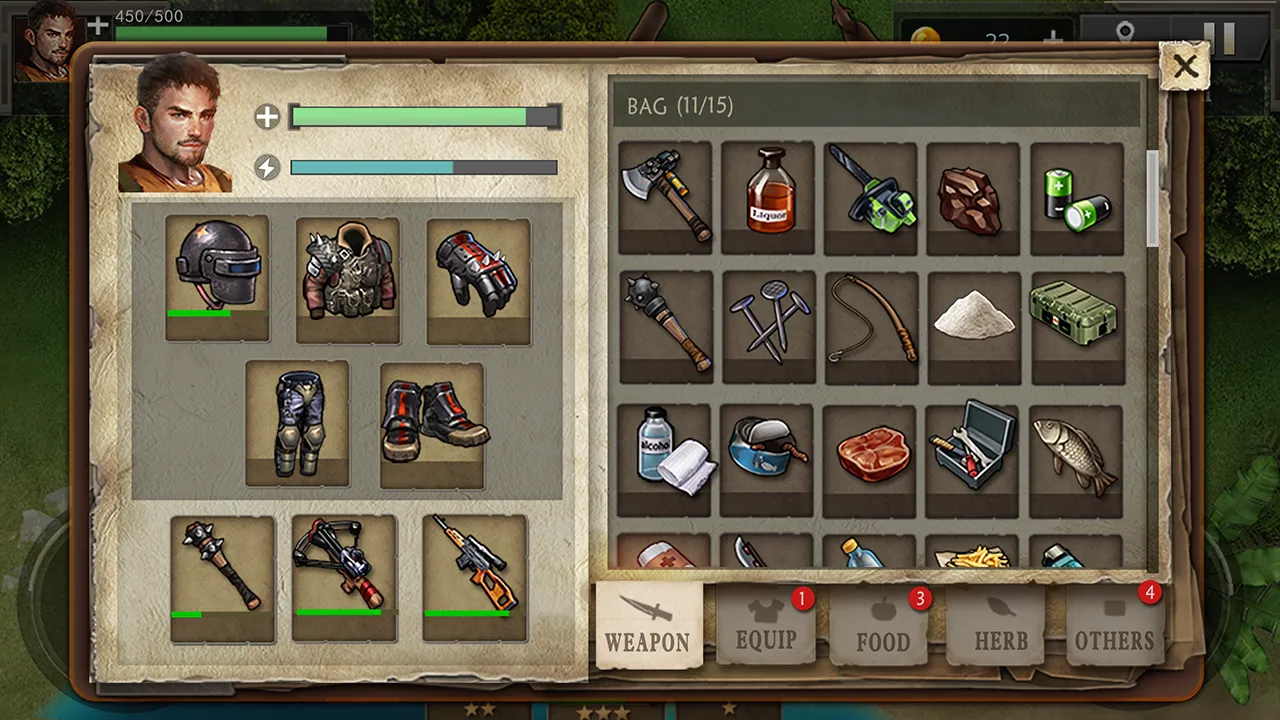Screen dimensions: 1280x720
Task: Select the raw meat item
Action: 871,453
